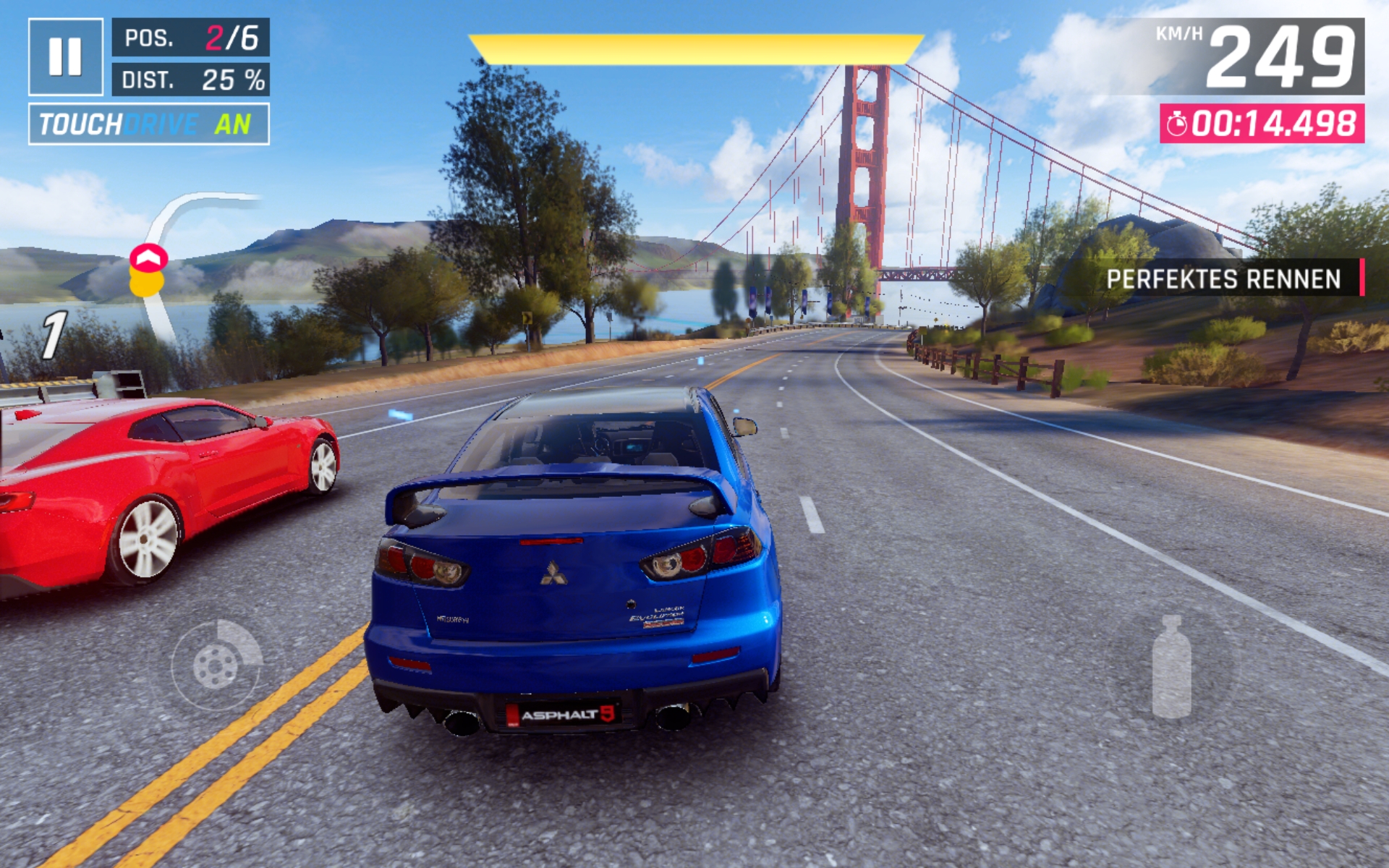The width and height of the screenshot is (1389, 868).
Task: Toggle the TouchDrive control mode
Action: coord(148,124)
